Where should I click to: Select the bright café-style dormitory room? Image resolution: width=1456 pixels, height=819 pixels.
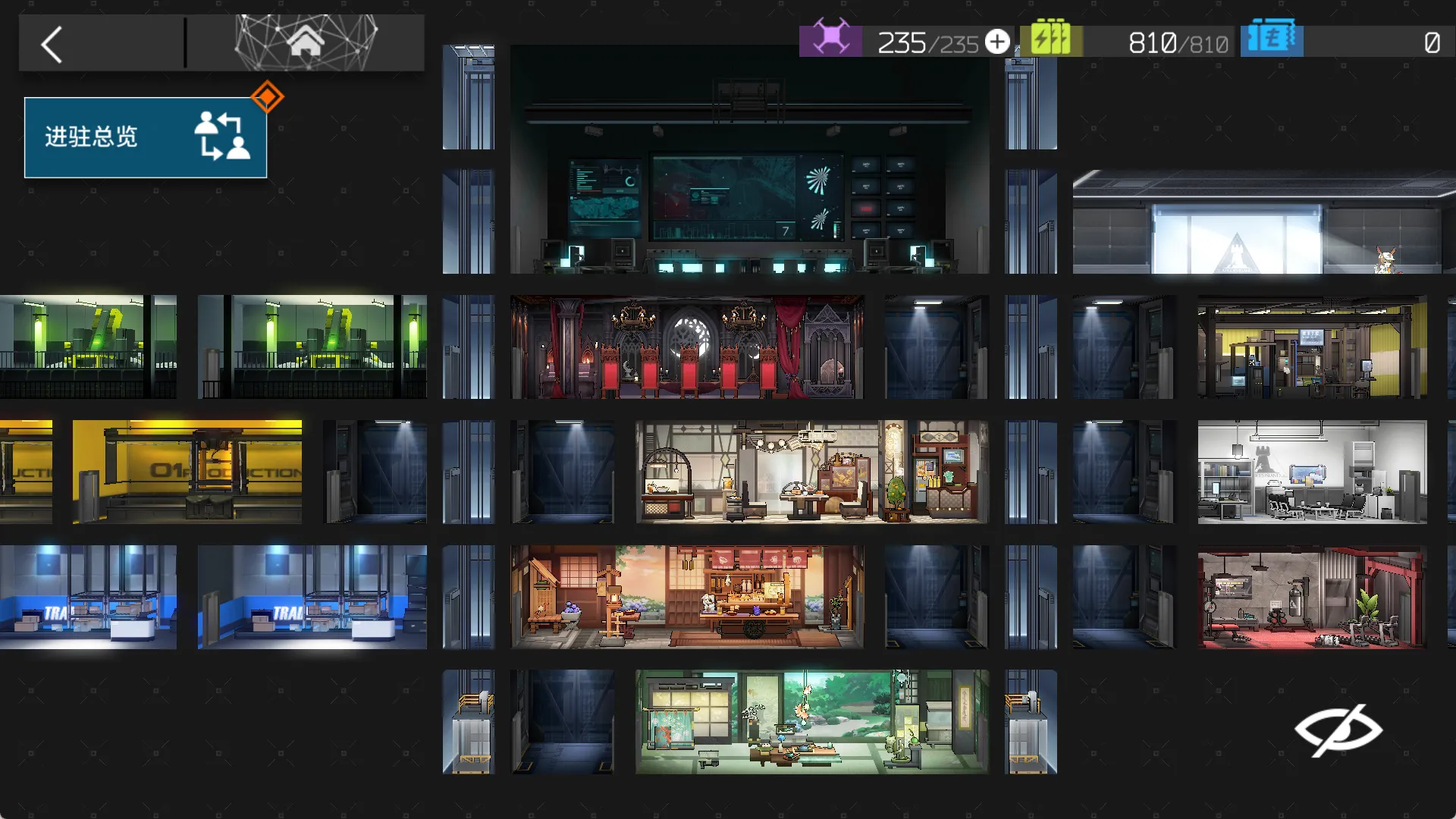811,472
